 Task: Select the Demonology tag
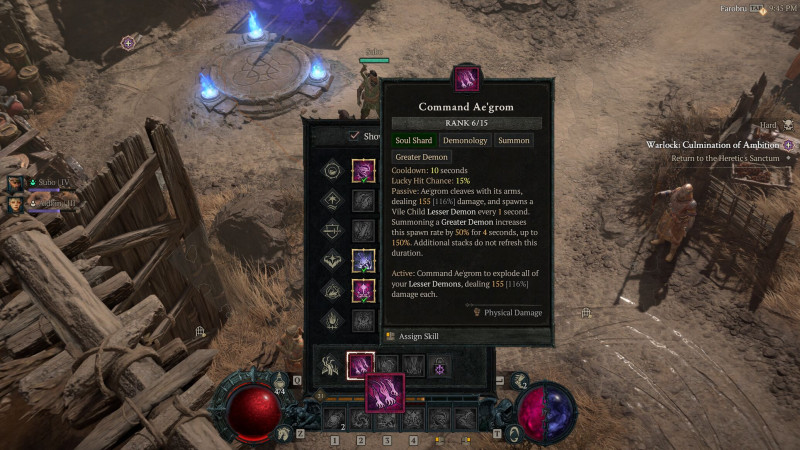466,141
